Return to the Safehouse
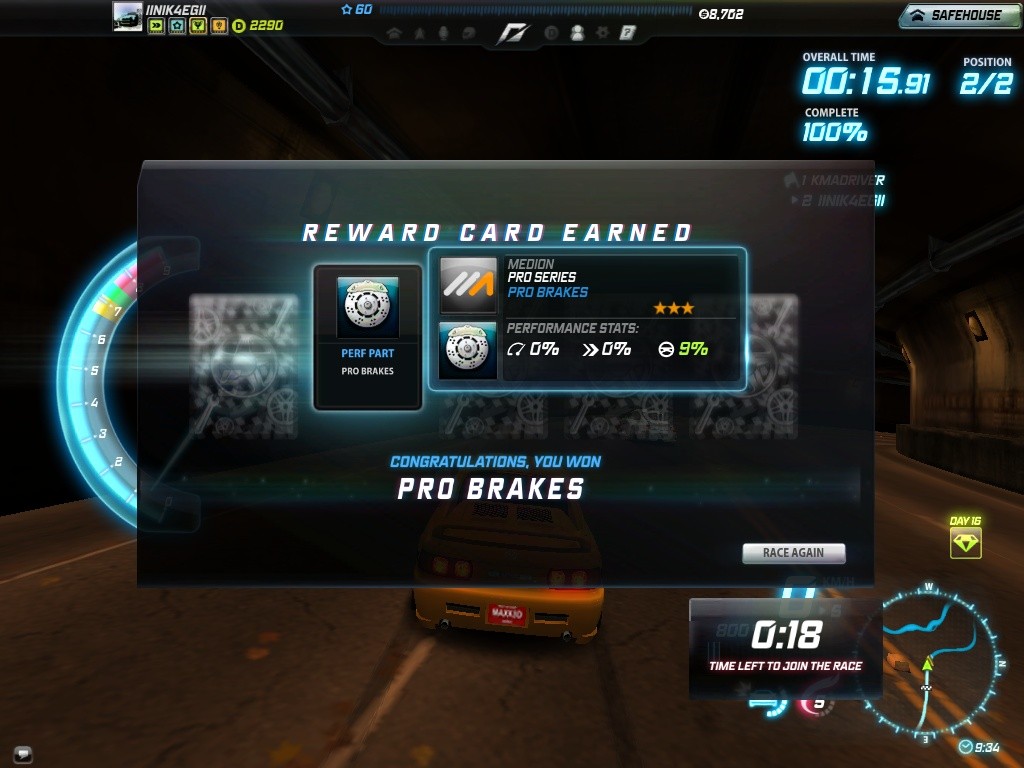 958,15
